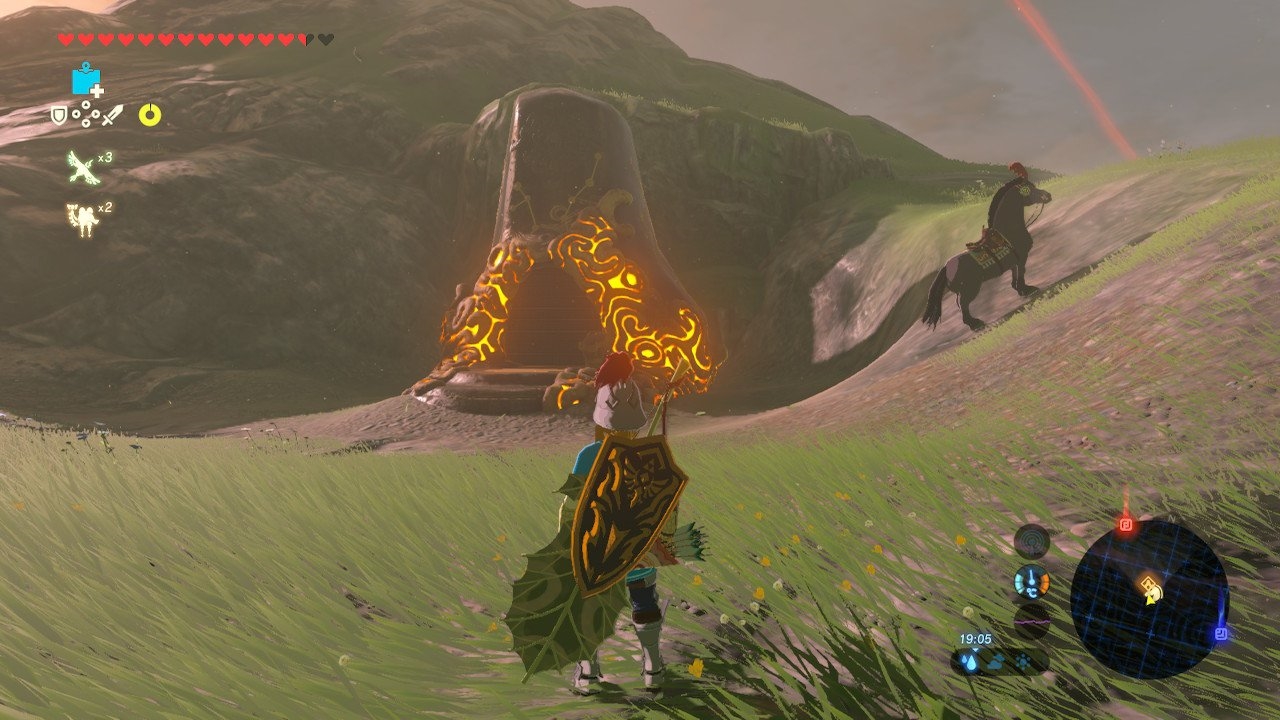Open the shield quick-select icon

[x=59, y=116]
